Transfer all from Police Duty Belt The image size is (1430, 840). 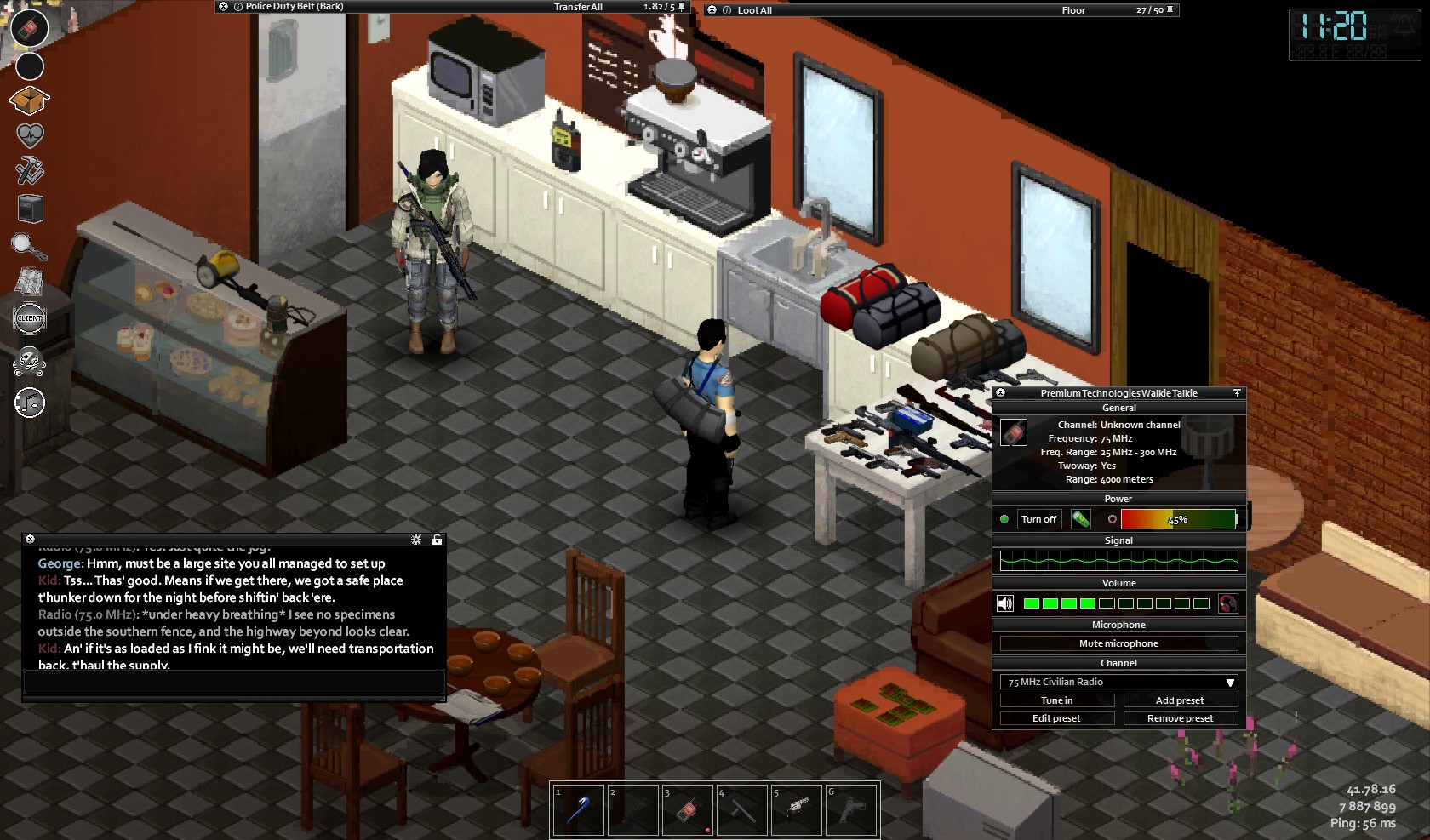click(578, 7)
